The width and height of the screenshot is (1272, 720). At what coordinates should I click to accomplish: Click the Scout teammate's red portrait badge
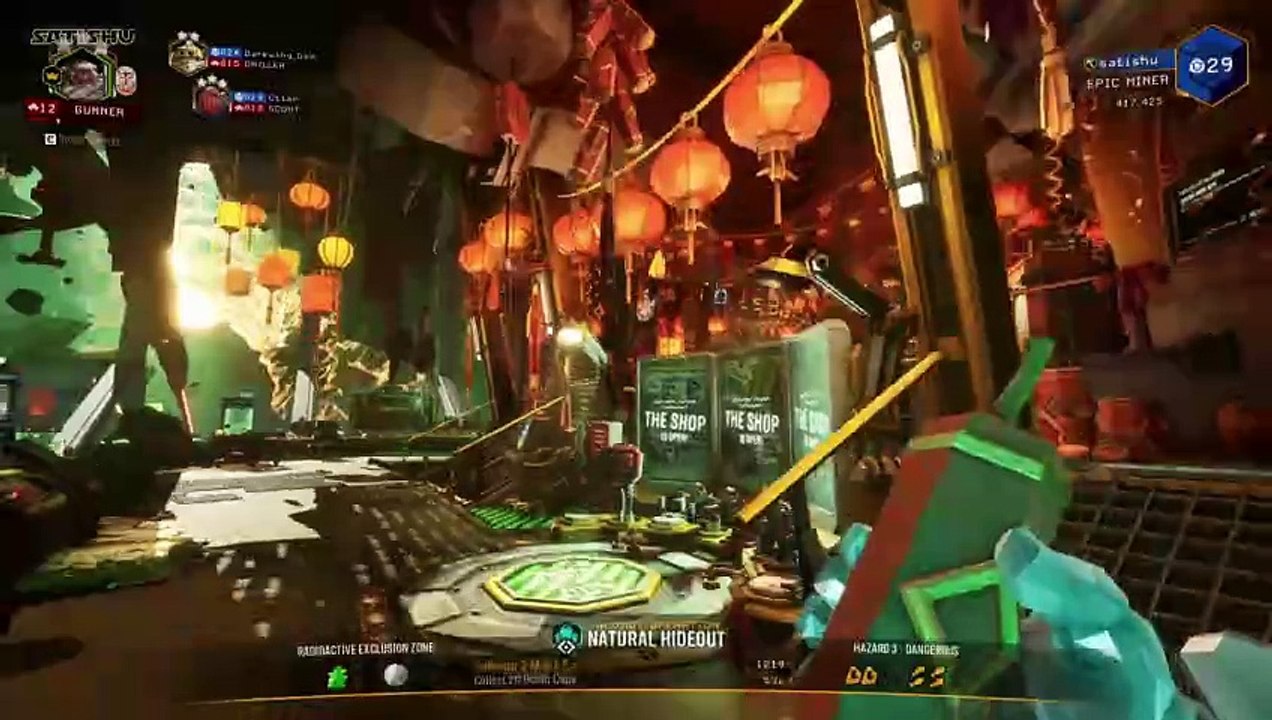(211, 99)
